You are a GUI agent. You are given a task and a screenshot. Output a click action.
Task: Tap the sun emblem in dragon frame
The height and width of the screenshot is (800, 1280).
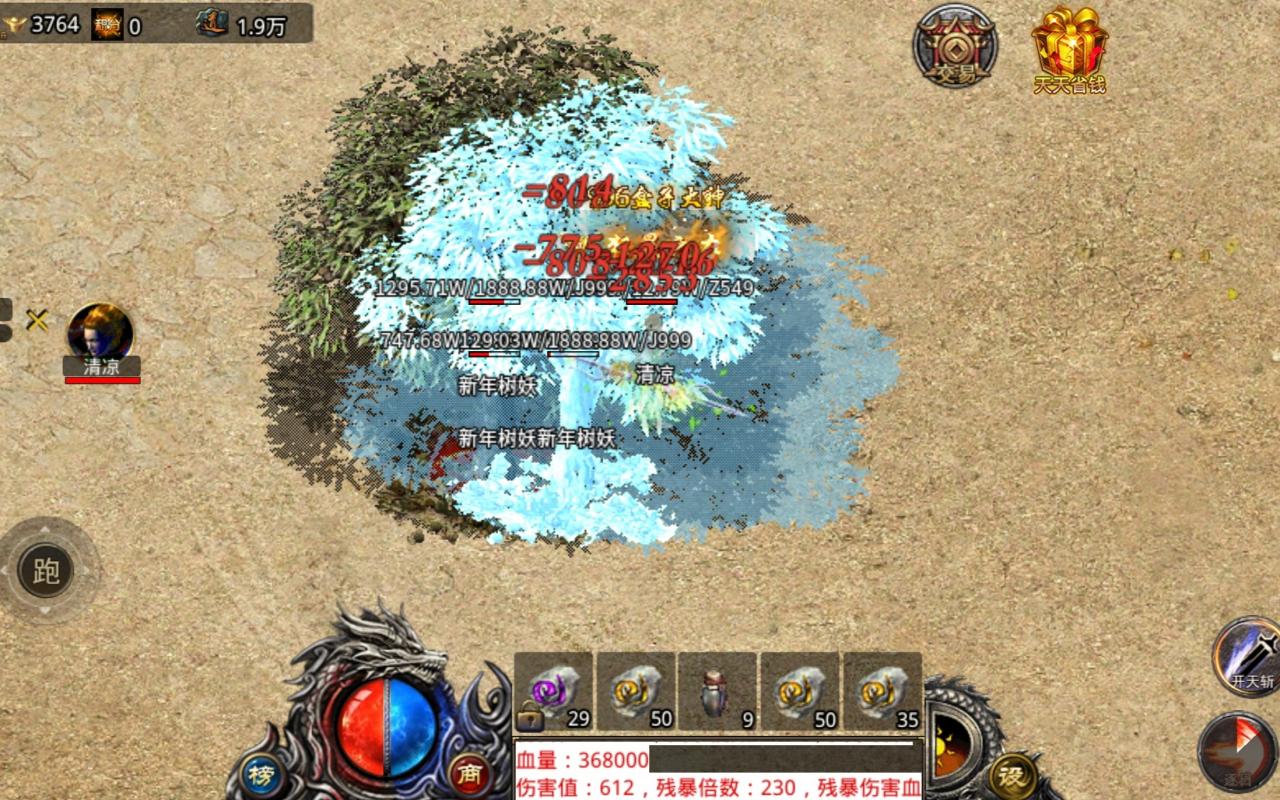950,745
